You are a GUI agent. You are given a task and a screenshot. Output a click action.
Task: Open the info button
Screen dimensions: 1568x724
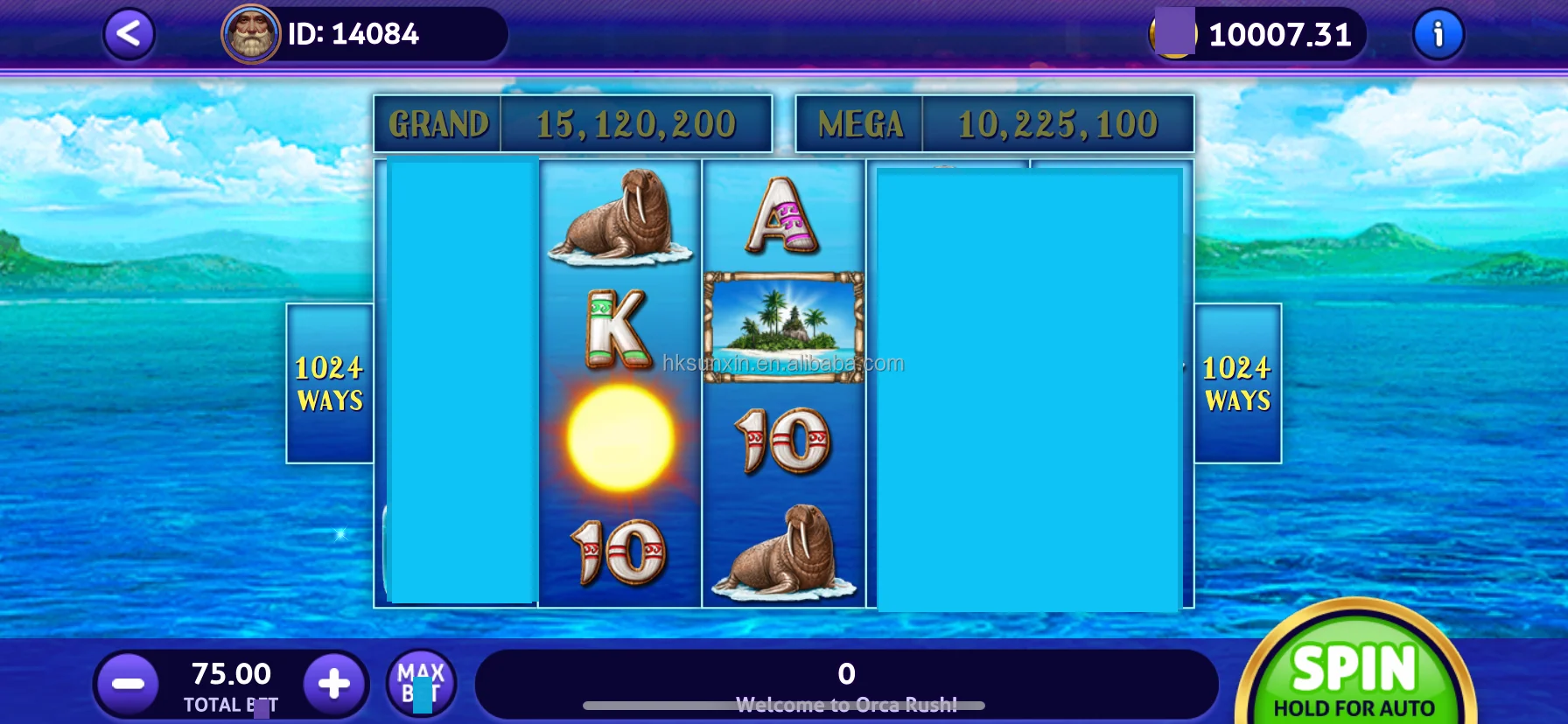(x=1438, y=35)
